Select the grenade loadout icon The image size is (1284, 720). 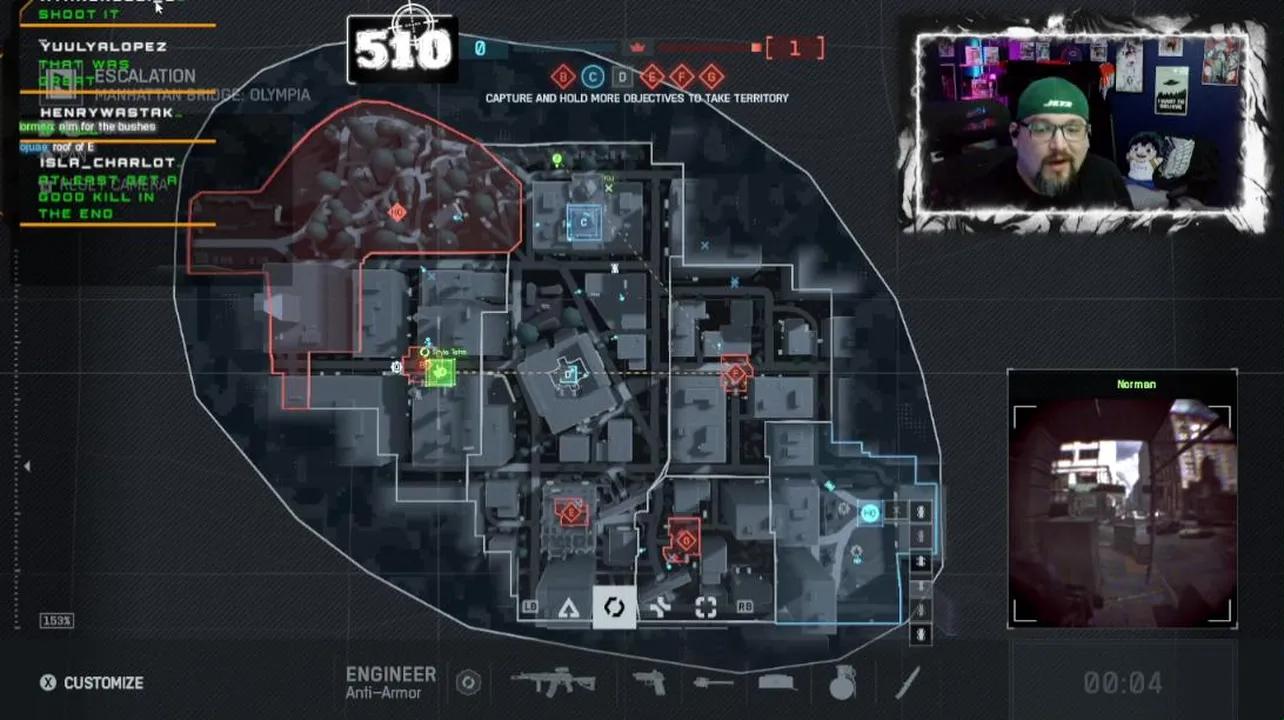click(841, 682)
